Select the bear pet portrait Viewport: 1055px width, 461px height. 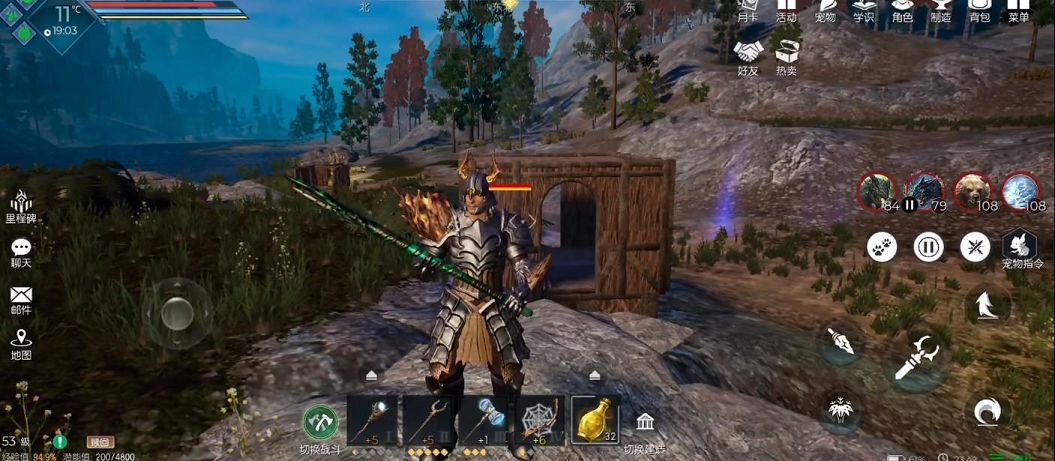[972, 191]
